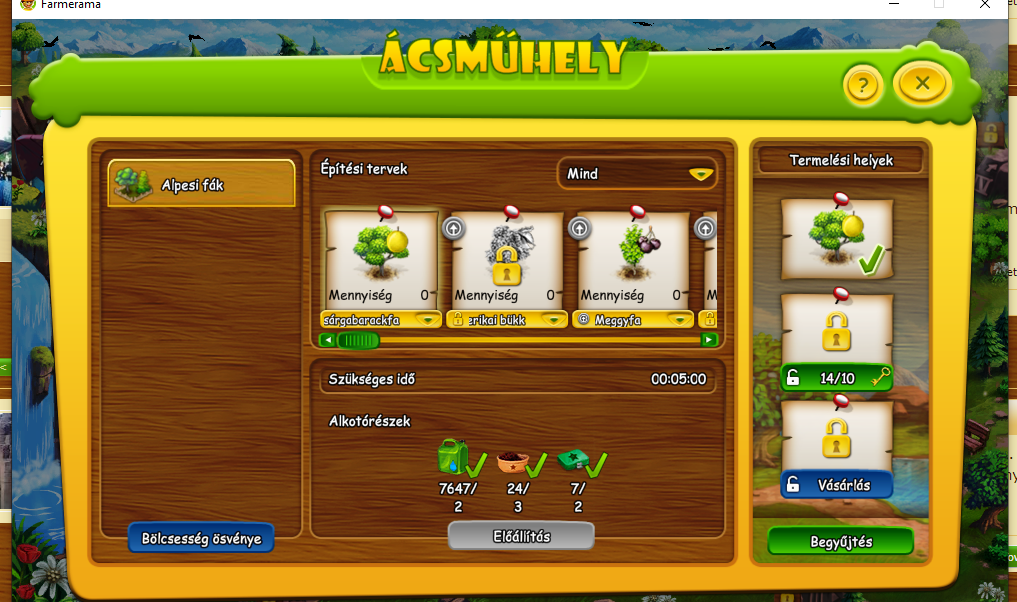
Task: Open the Mind filter dropdown
Action: [637, 173]
